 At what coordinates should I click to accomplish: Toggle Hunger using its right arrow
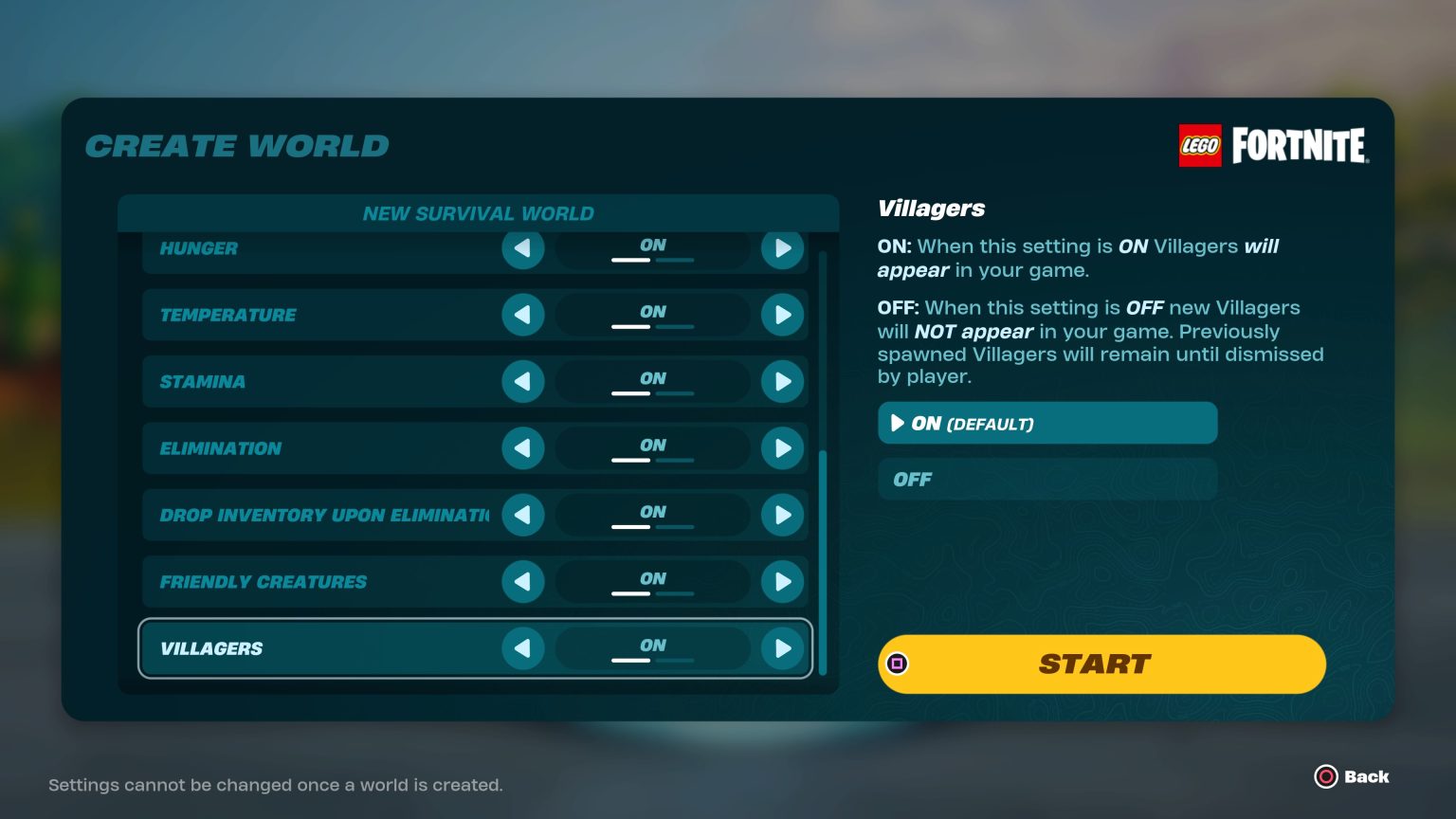782,249
